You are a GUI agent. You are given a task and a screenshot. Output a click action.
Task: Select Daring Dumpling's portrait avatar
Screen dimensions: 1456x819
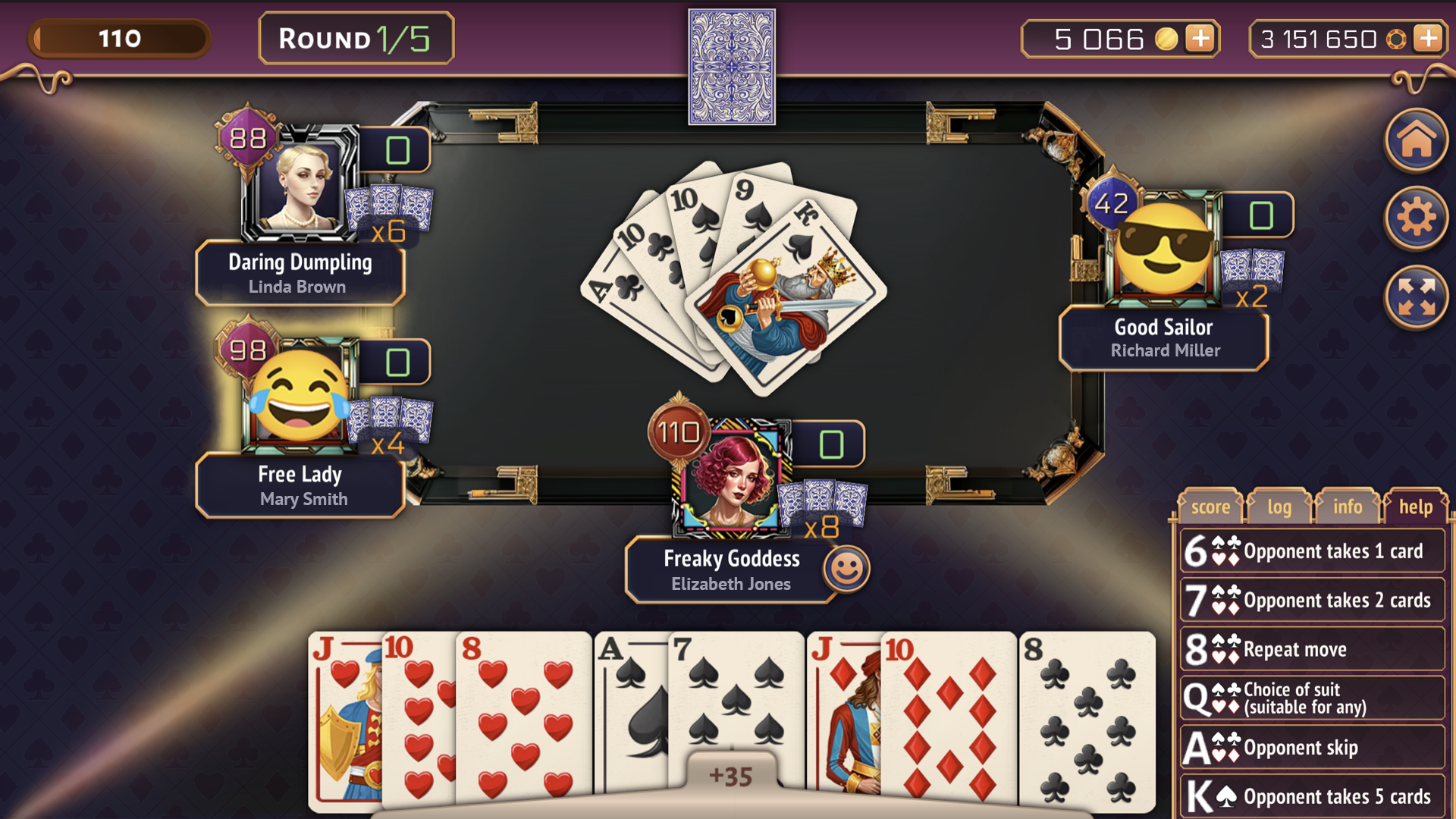coord(303,184)
